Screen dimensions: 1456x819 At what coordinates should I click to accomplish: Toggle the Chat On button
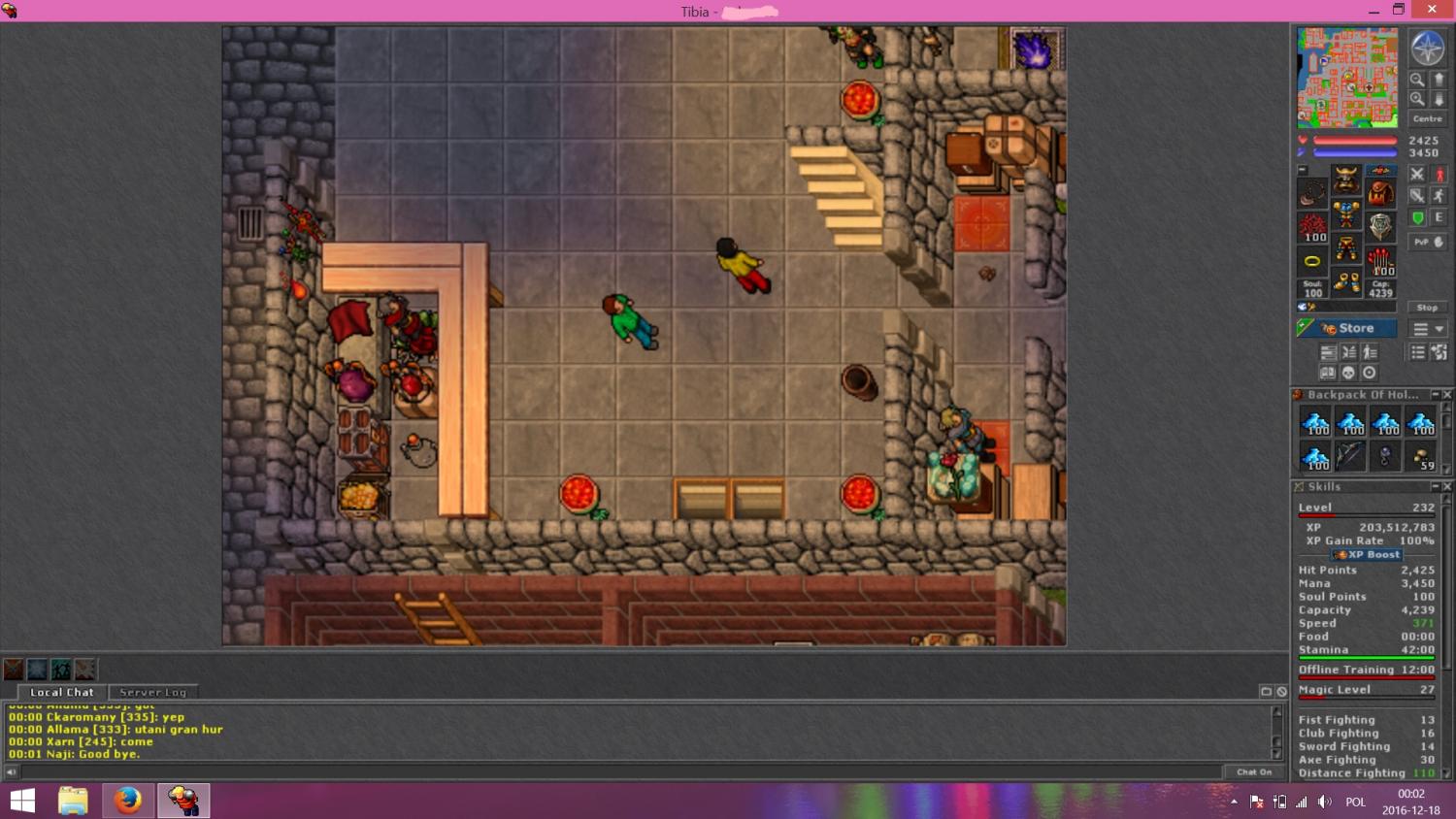pos(1254,772)
